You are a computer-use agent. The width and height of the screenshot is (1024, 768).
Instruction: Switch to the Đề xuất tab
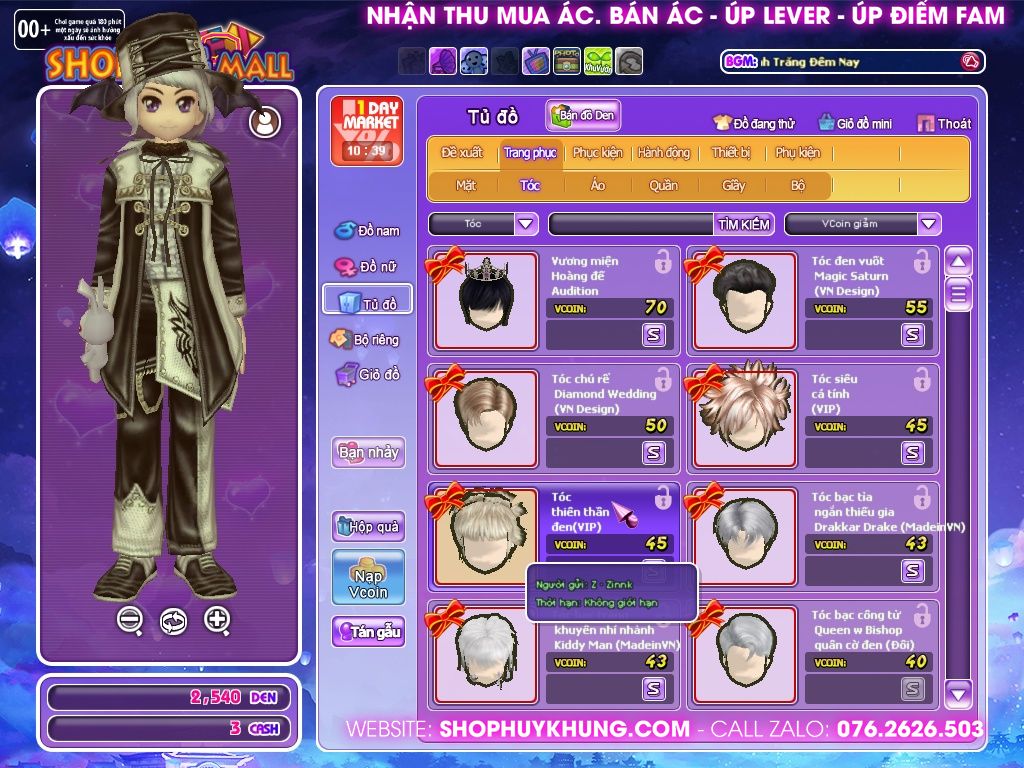[x=462, y=153]
